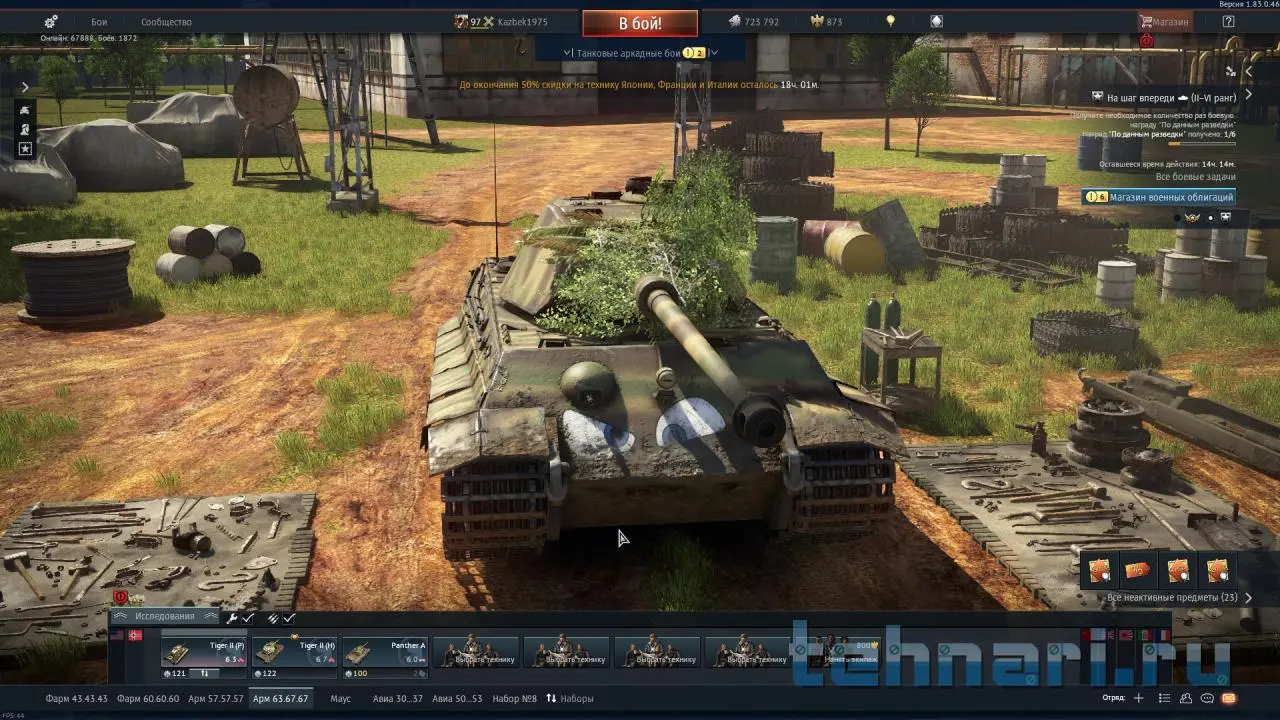Click the question mark help icon
The height and width of the screenshot is (720, 1280).
[1228, 21]
